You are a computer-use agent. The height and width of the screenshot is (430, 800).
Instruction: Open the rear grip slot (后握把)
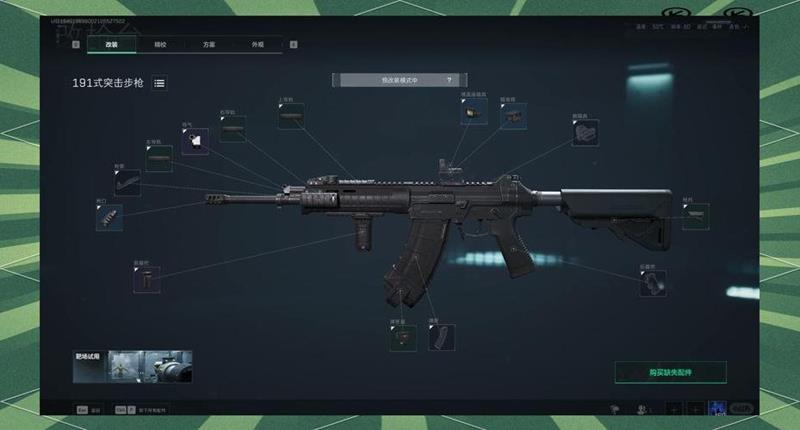654,283
